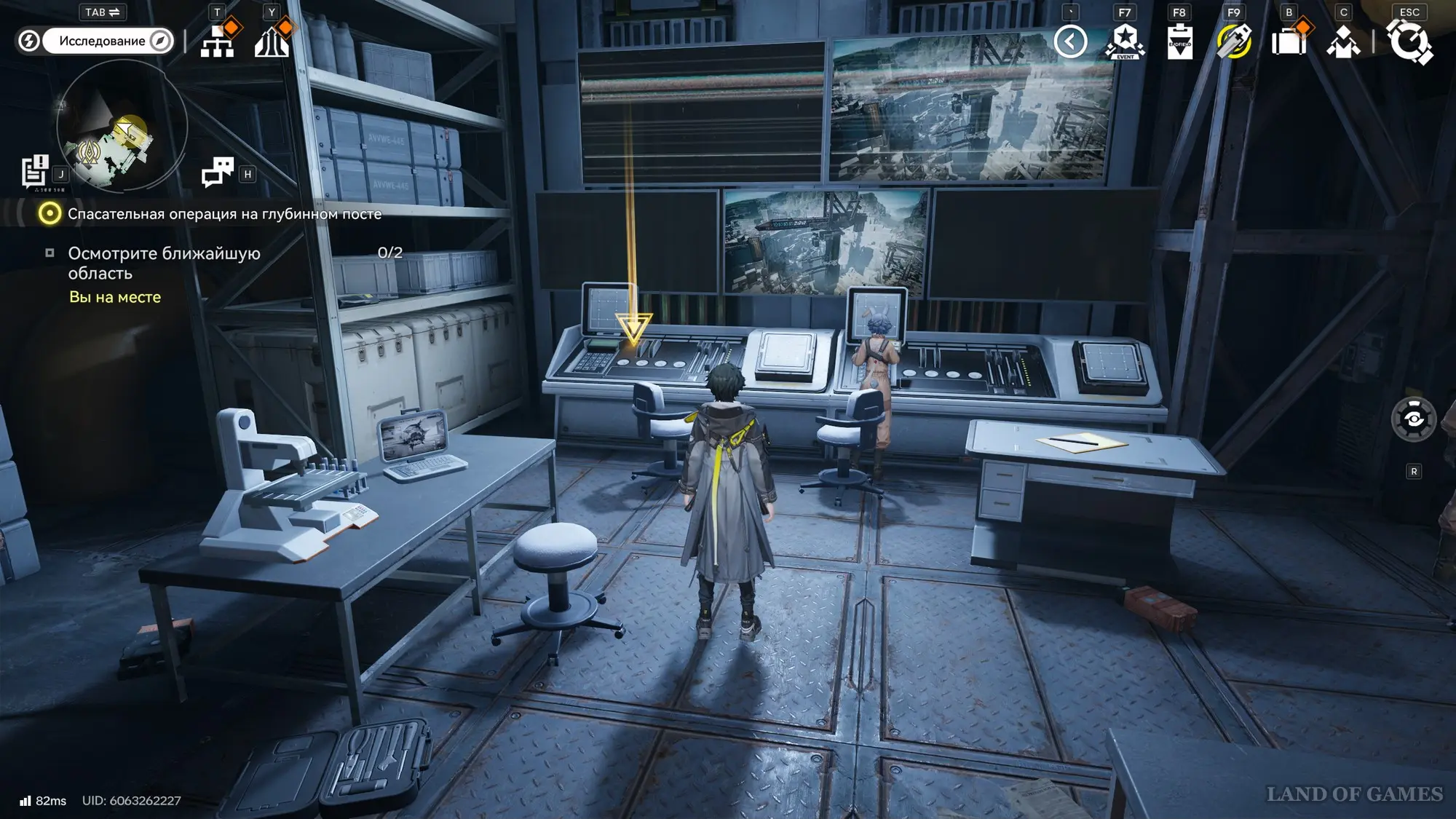Open the converging arrows icon menu
The image size is (1456, 819).
[x=272, y=41]
